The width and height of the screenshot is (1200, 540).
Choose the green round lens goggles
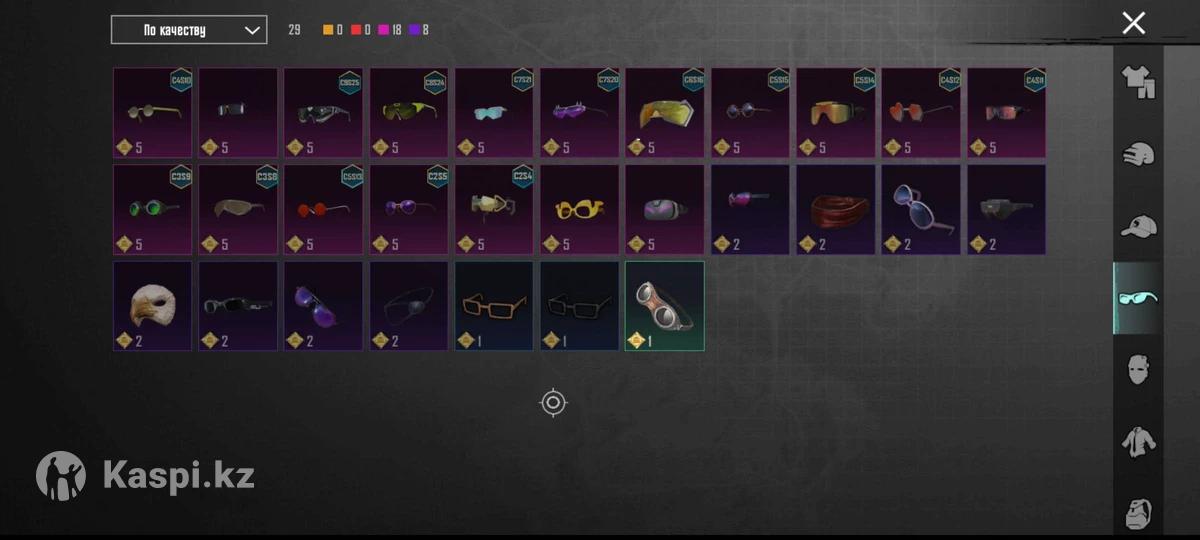[x=152, y=209]
